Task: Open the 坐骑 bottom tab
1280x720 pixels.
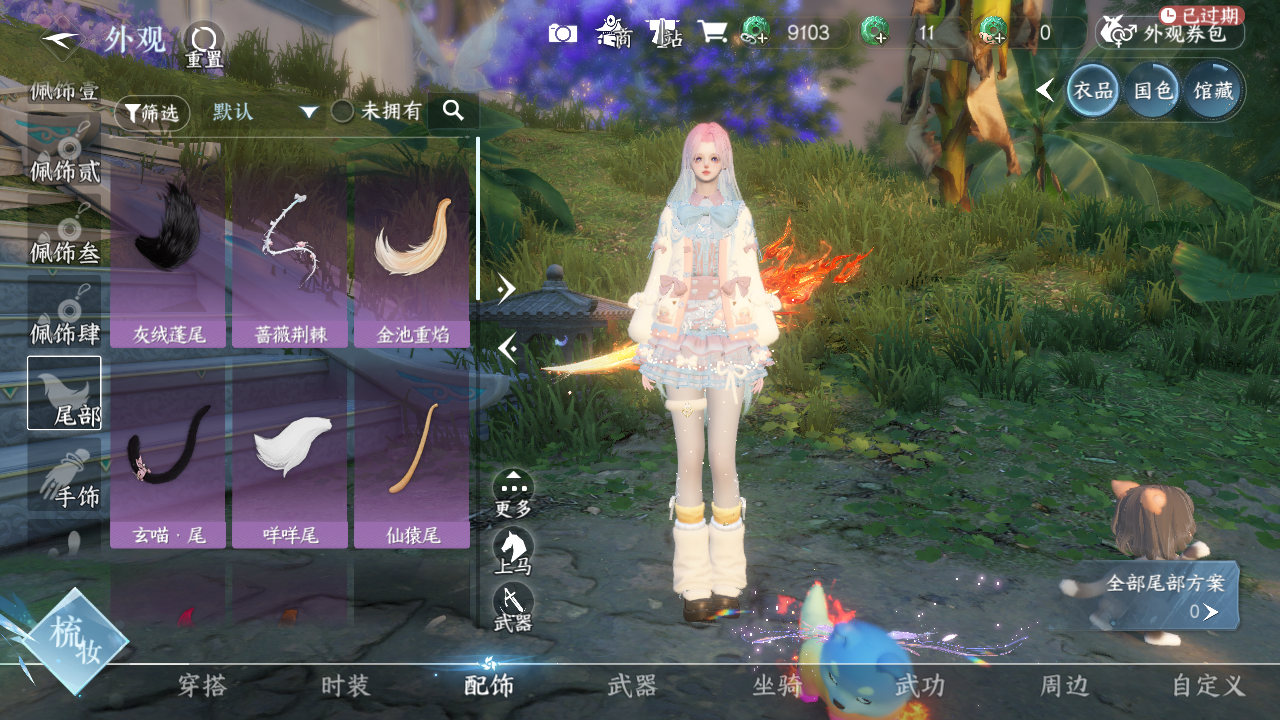Action: (777, 686)
